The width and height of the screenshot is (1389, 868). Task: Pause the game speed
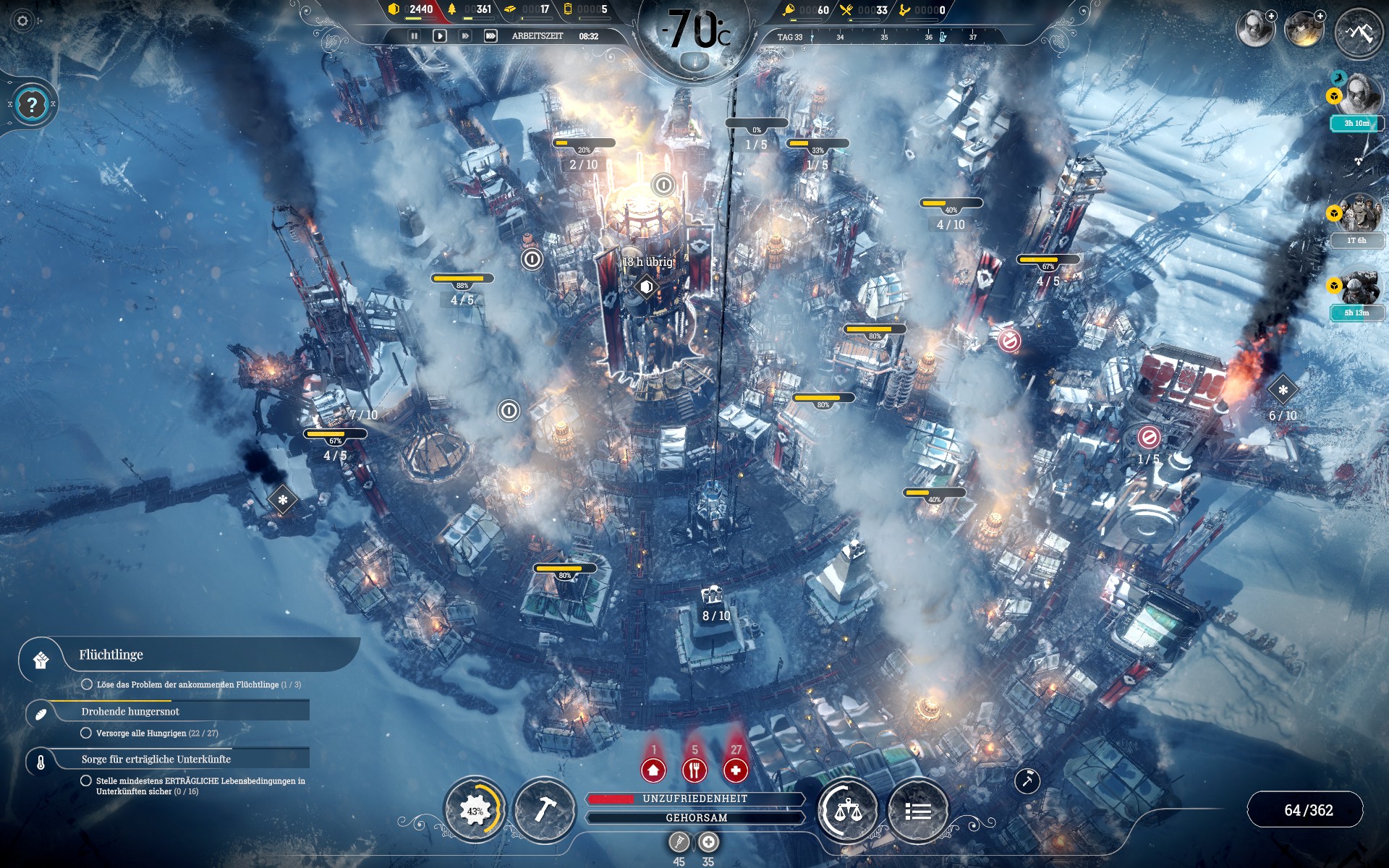pyautogui.click(x=414, y=35)
